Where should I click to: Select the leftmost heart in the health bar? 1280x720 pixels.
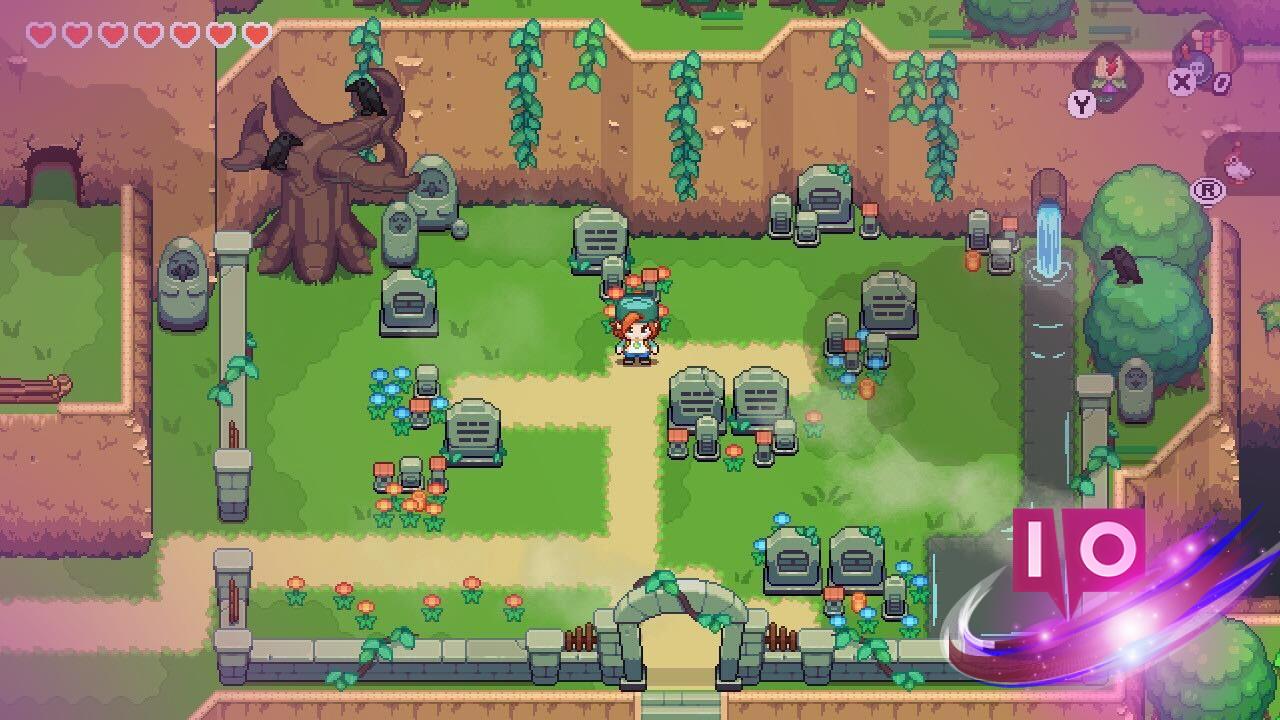[40, 31]
